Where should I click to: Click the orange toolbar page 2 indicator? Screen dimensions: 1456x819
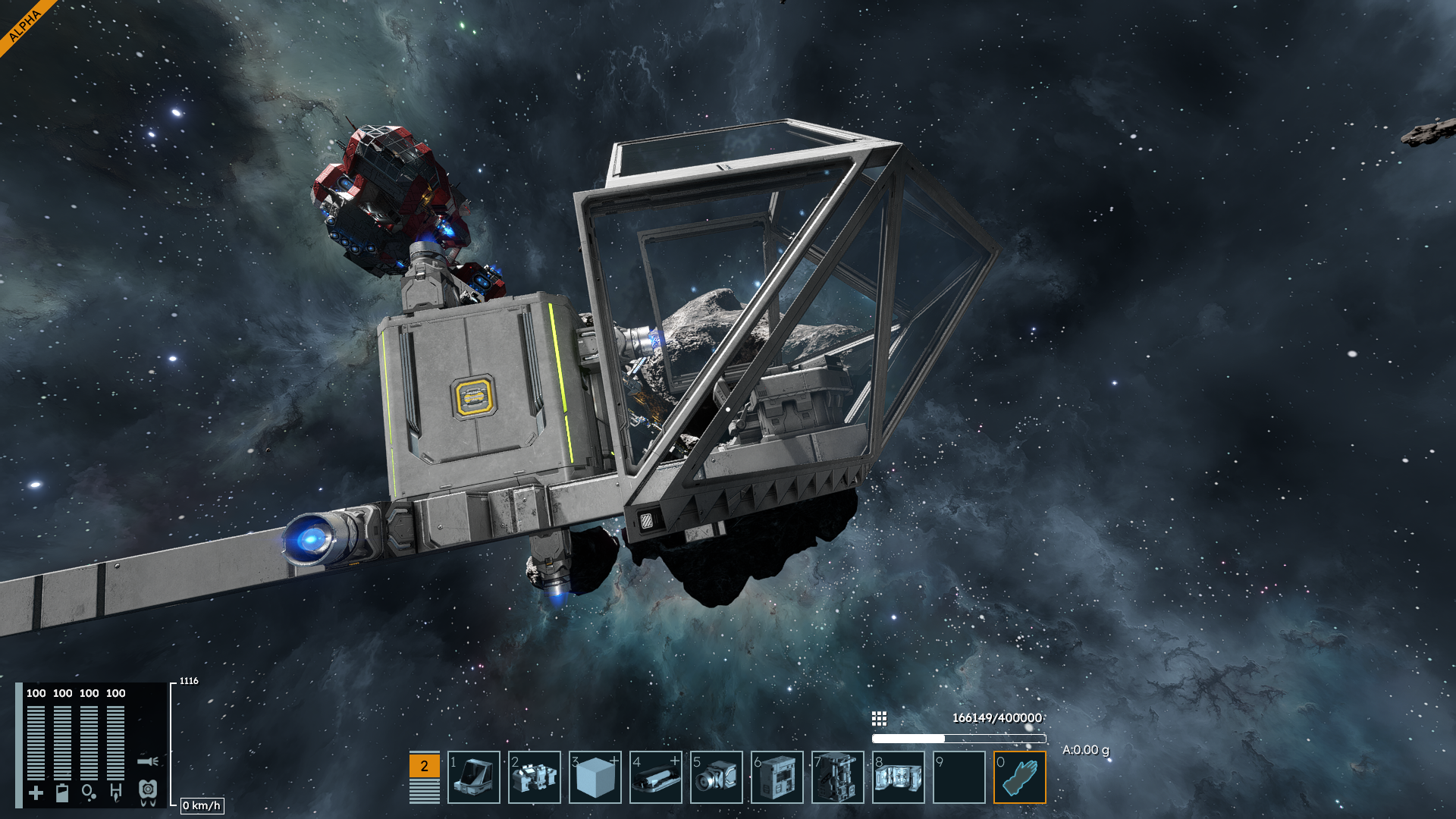(x=424, y=766)
